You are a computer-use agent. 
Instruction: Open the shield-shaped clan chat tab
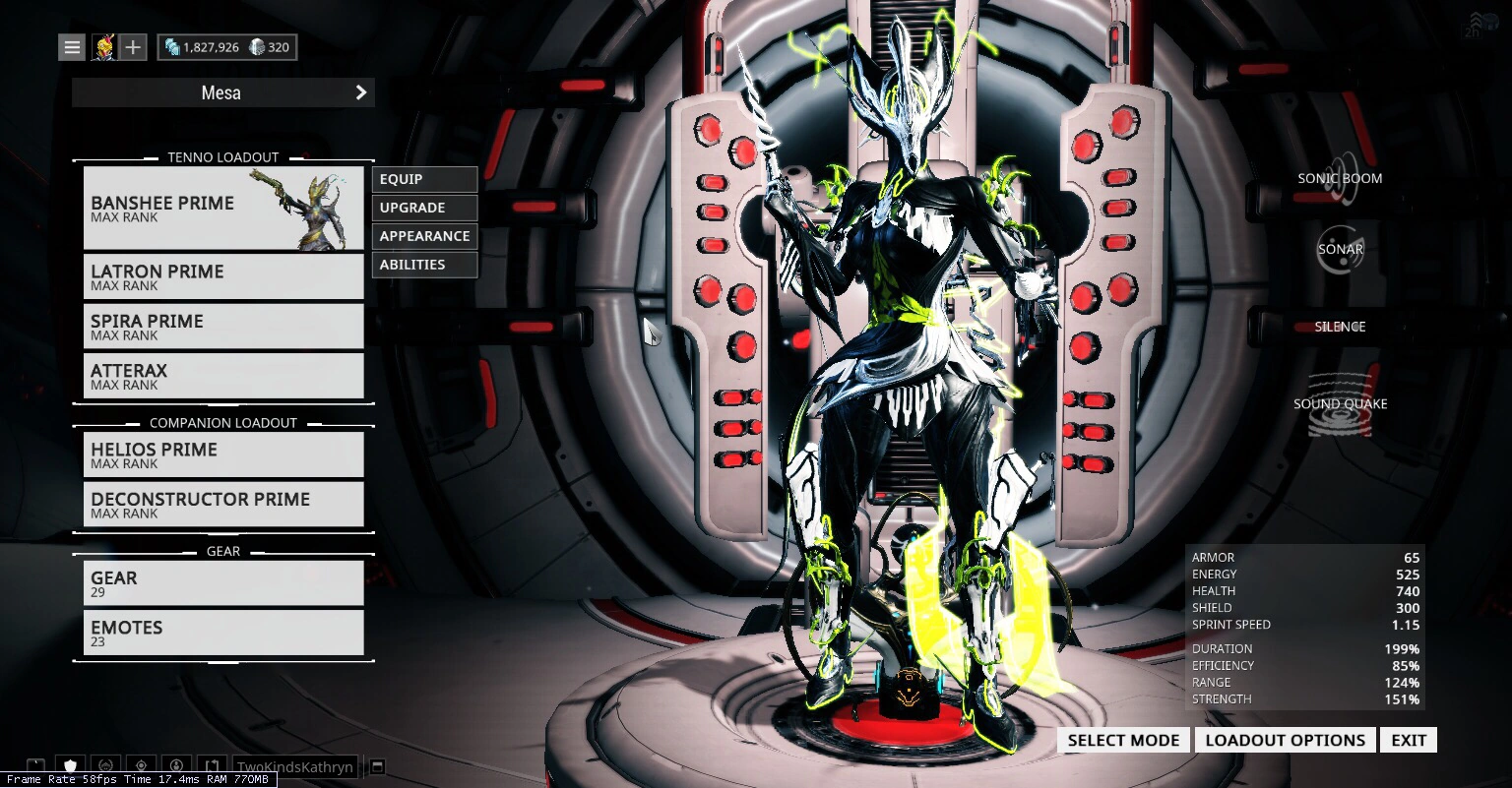click(69, 765)
